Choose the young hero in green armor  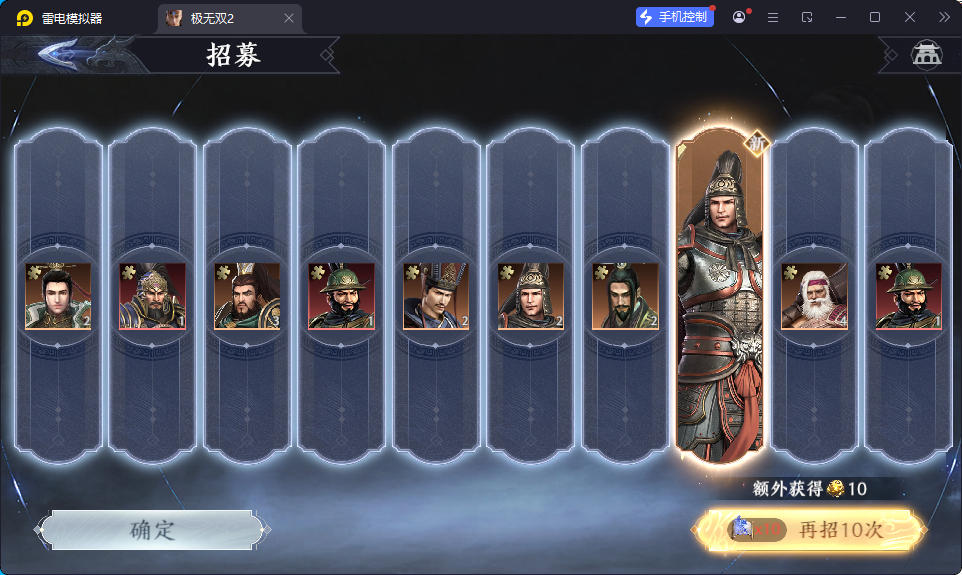(x=58, y=296)
